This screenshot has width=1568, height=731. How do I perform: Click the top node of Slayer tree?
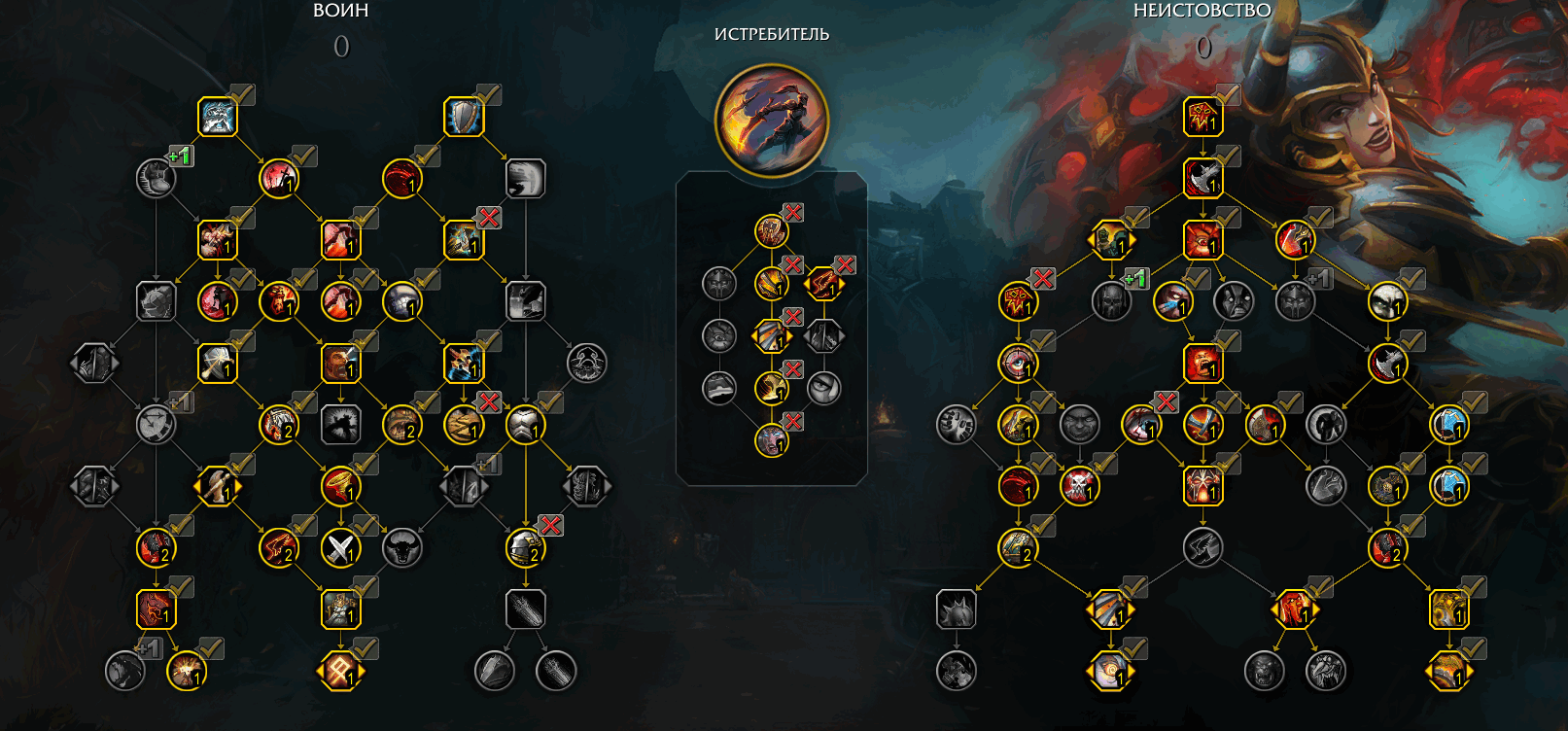coord(771,231)
